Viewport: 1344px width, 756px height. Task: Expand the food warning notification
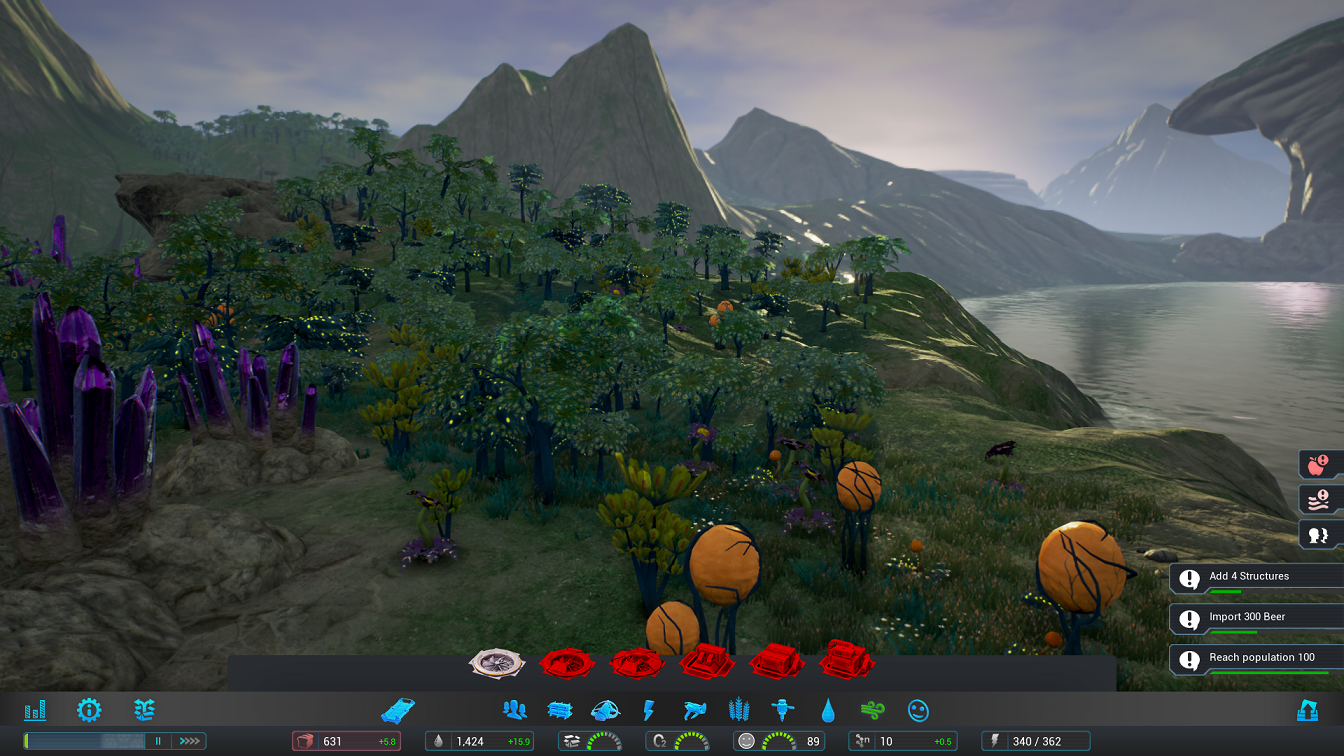pos(1316,462)
